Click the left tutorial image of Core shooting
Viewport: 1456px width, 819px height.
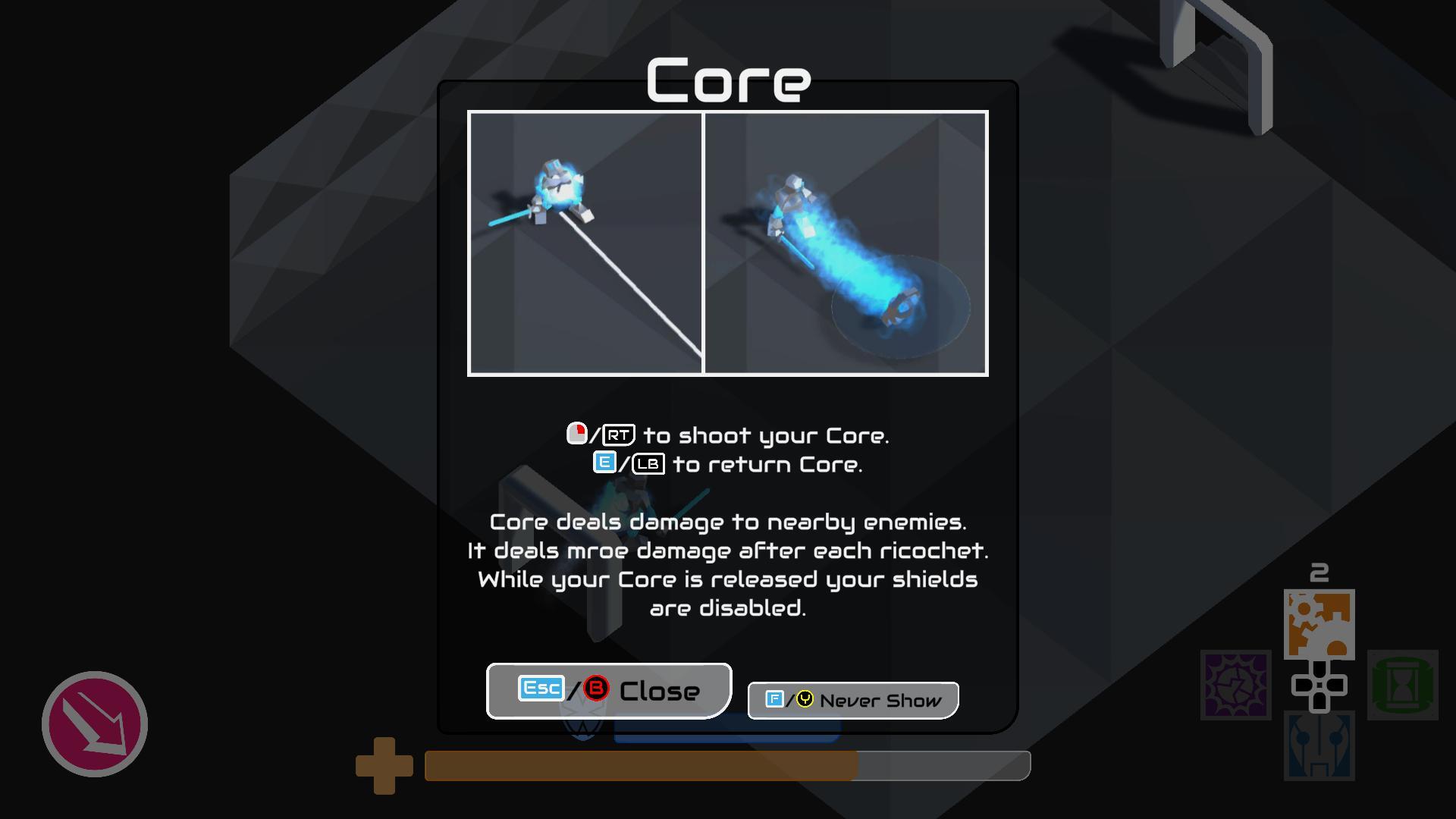[x=585, y=243]
